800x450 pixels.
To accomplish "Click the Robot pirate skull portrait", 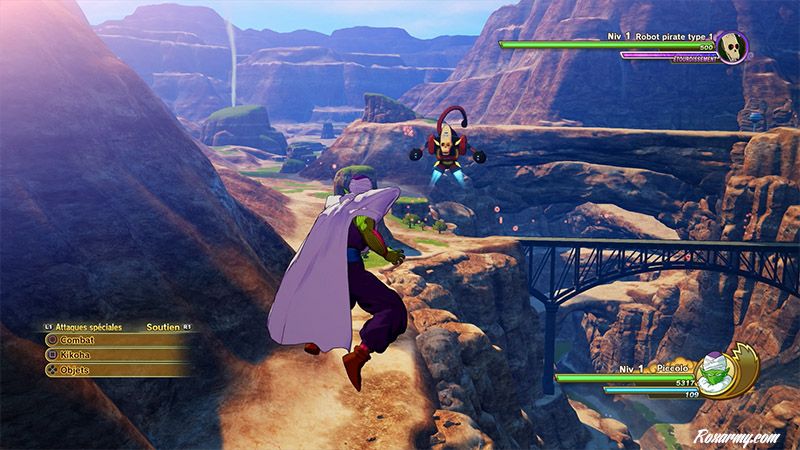I will coord(732,48).
